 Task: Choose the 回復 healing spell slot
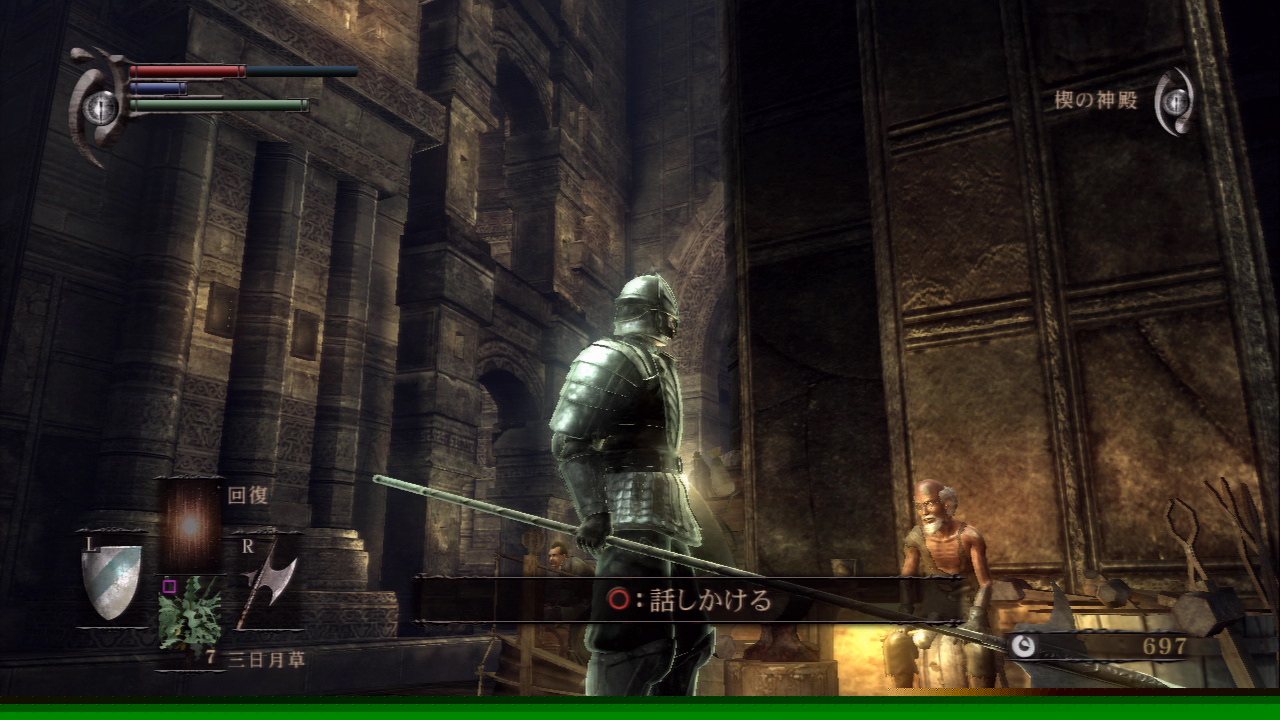[190, 525]
